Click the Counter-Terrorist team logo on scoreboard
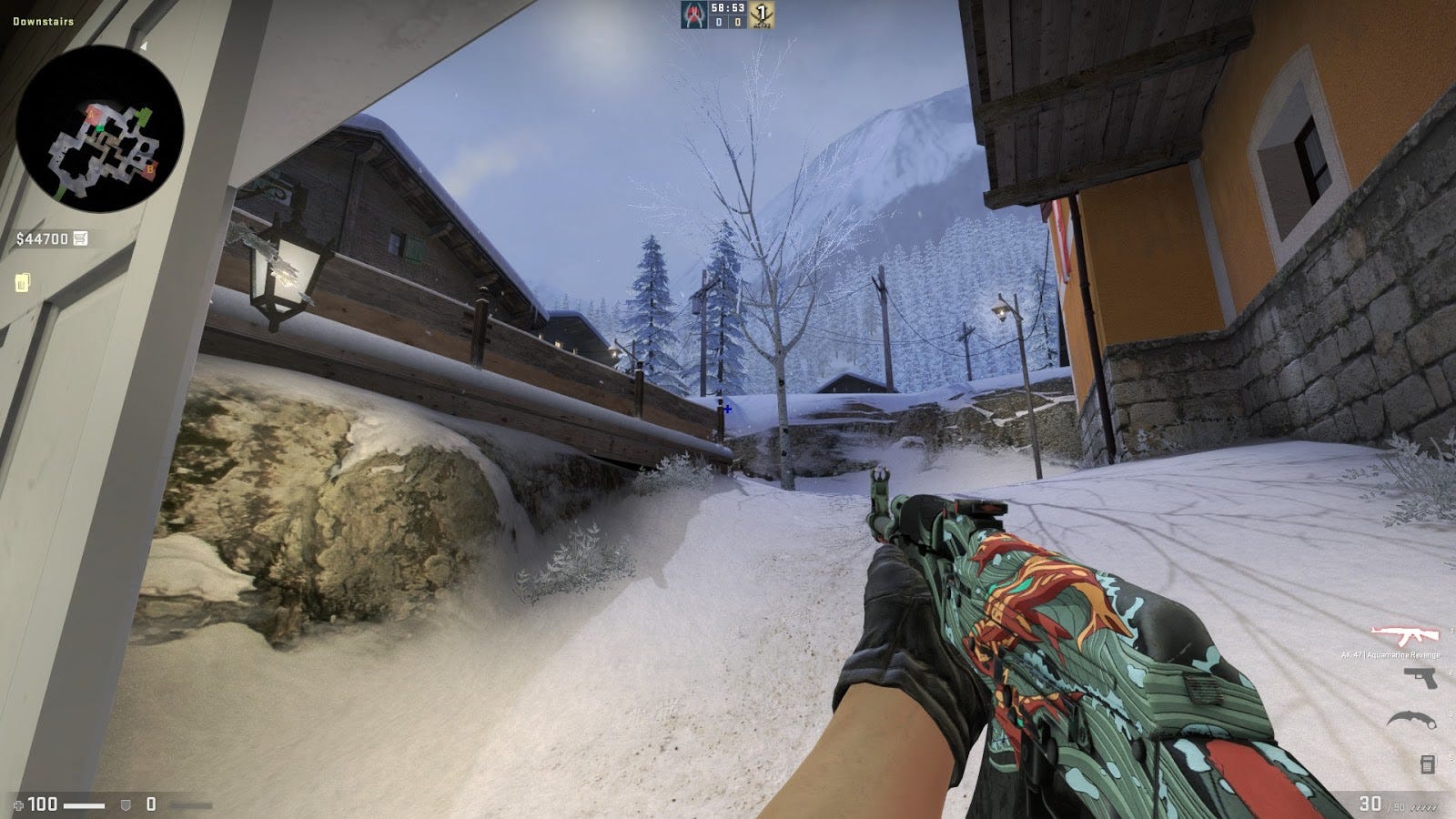Screen dimensions: 1456x819 pyautogui.click(x=693, y=15)
